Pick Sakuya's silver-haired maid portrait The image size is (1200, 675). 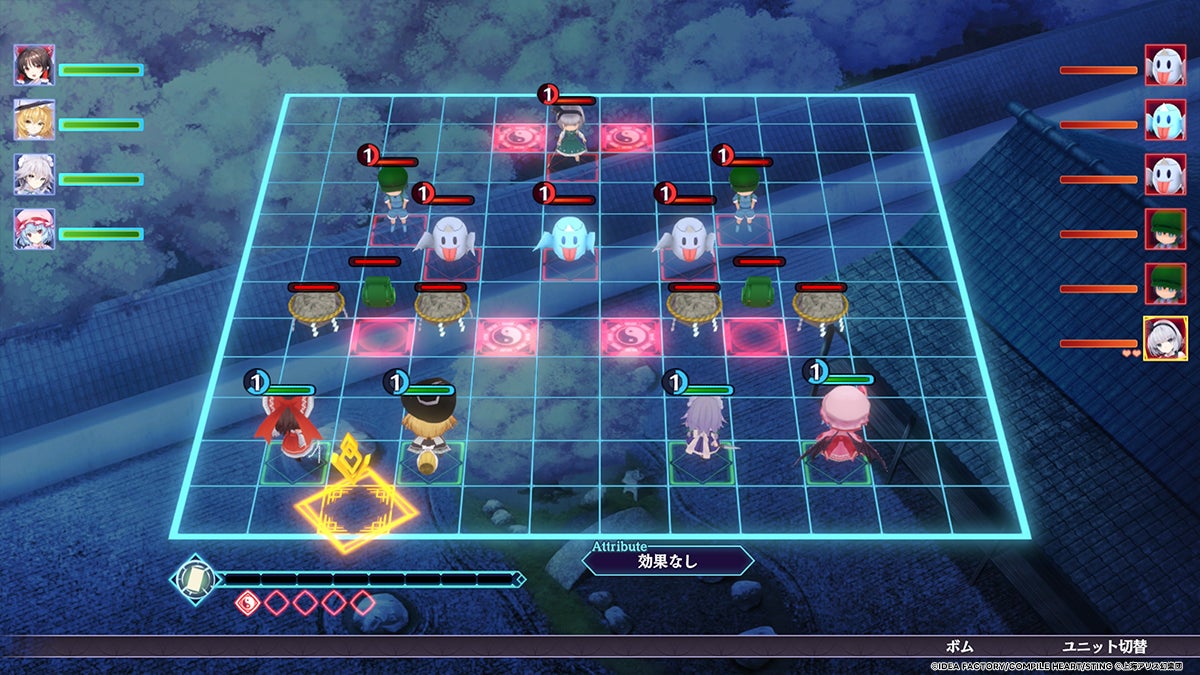point(34,175)
